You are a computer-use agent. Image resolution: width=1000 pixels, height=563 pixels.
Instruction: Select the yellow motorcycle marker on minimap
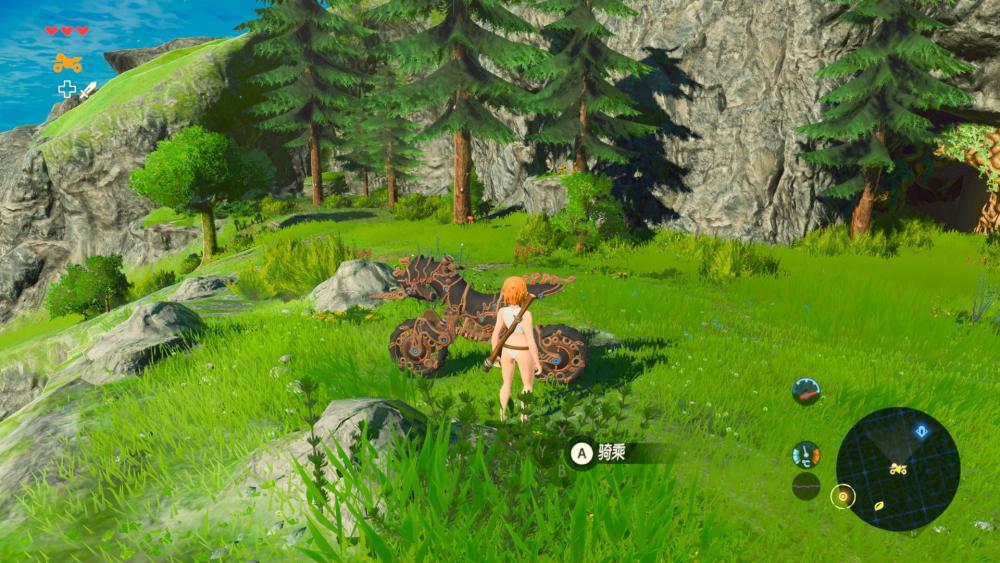898,468
